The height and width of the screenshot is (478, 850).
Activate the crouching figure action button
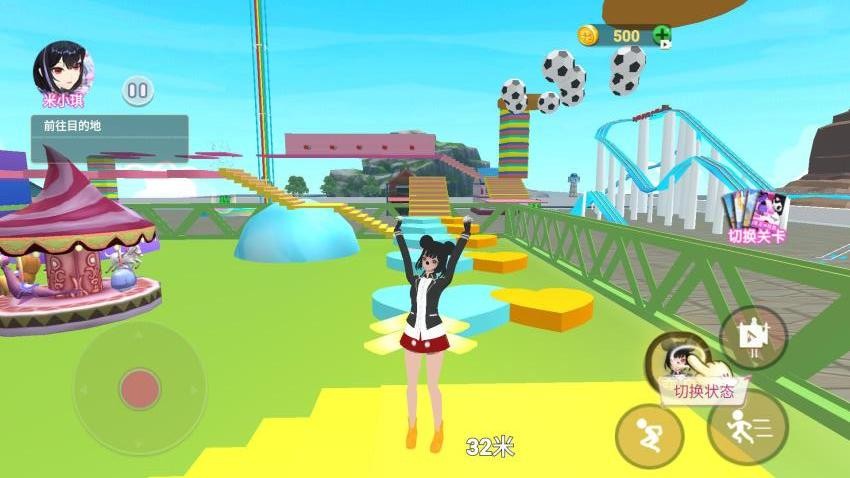click(649, 436)
